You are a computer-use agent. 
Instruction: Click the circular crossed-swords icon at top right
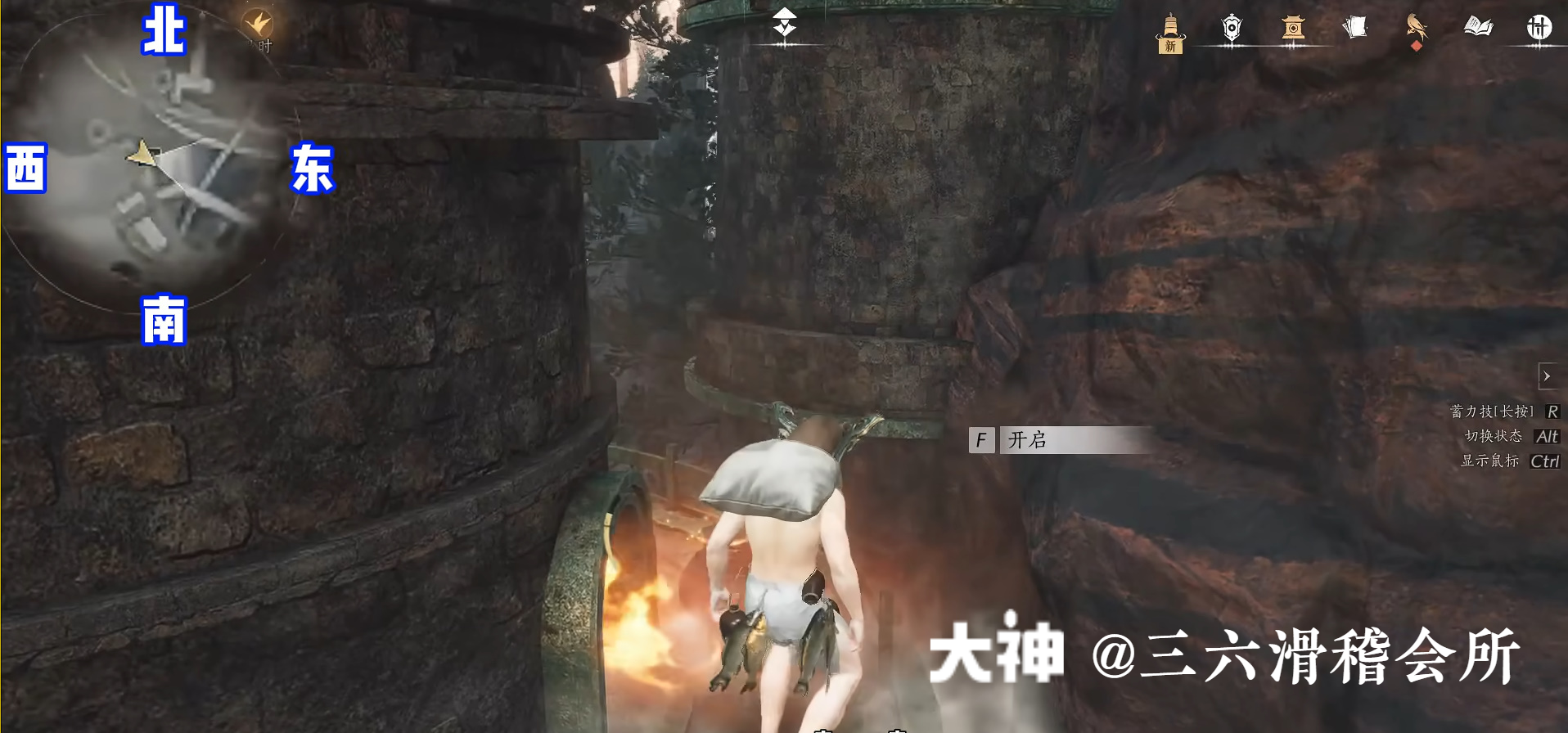tap(1539, 27)
